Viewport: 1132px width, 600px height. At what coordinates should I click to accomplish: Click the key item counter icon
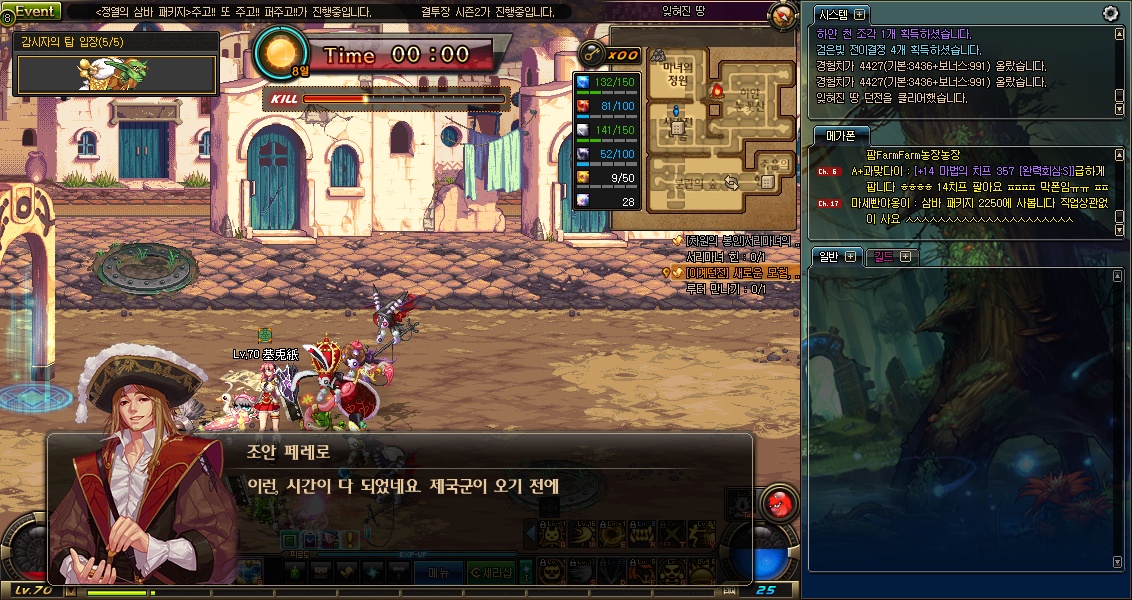pyautogui.click(x=592, y=54)
